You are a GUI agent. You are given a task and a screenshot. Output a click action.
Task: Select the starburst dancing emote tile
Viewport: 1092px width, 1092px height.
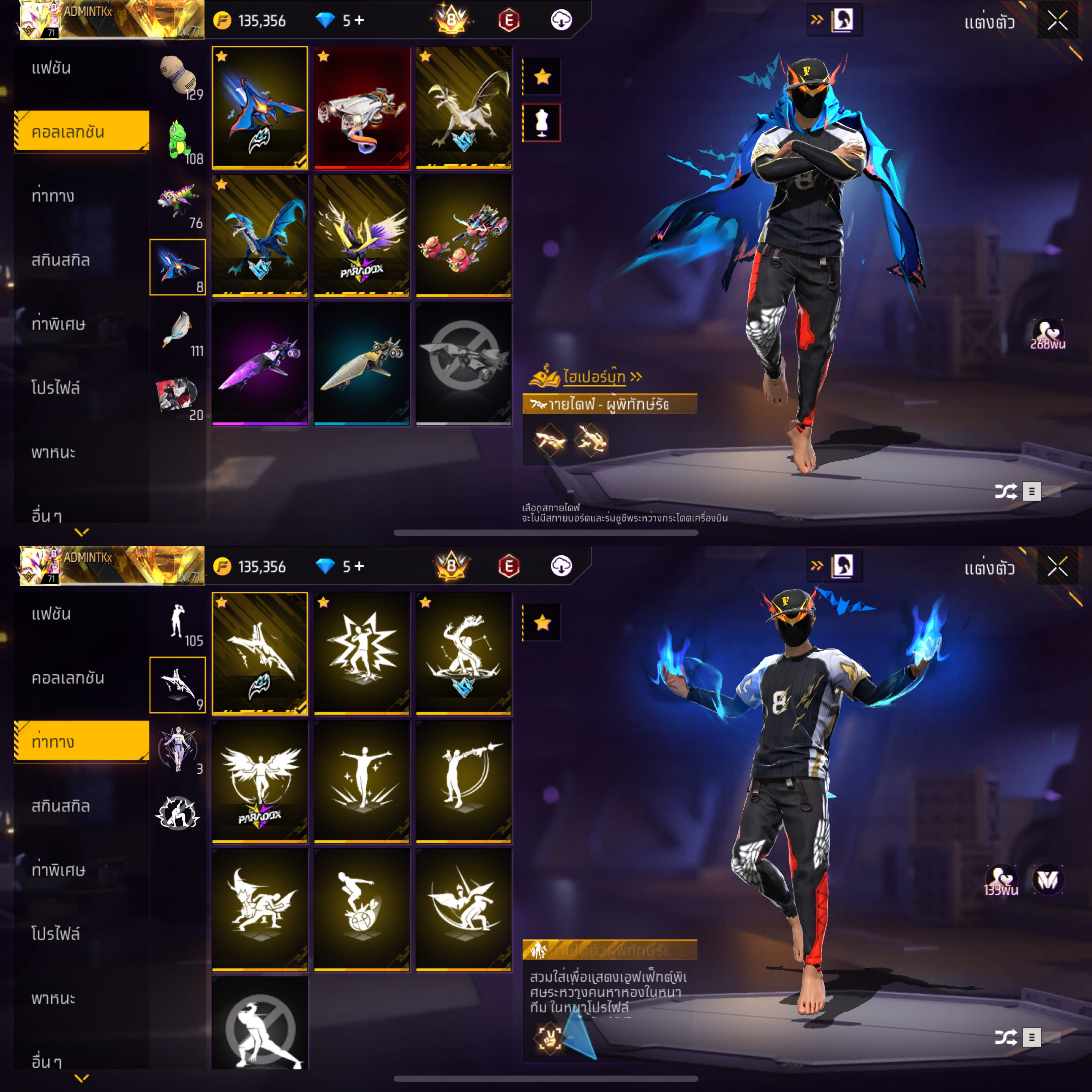click(362, 653)
